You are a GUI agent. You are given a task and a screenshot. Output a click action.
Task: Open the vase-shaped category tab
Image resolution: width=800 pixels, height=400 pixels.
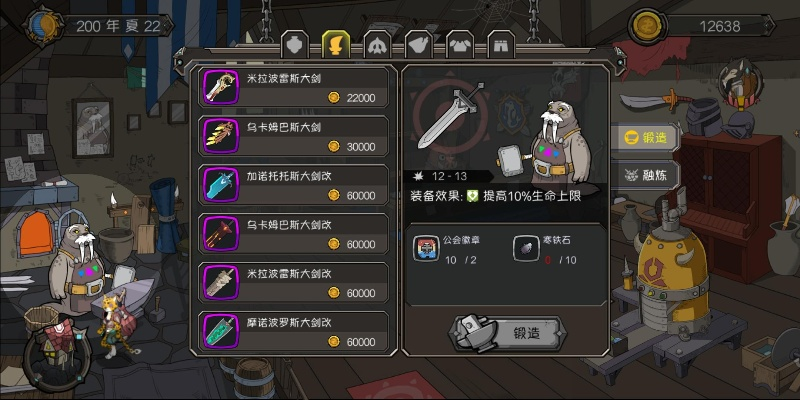(294, 44)
